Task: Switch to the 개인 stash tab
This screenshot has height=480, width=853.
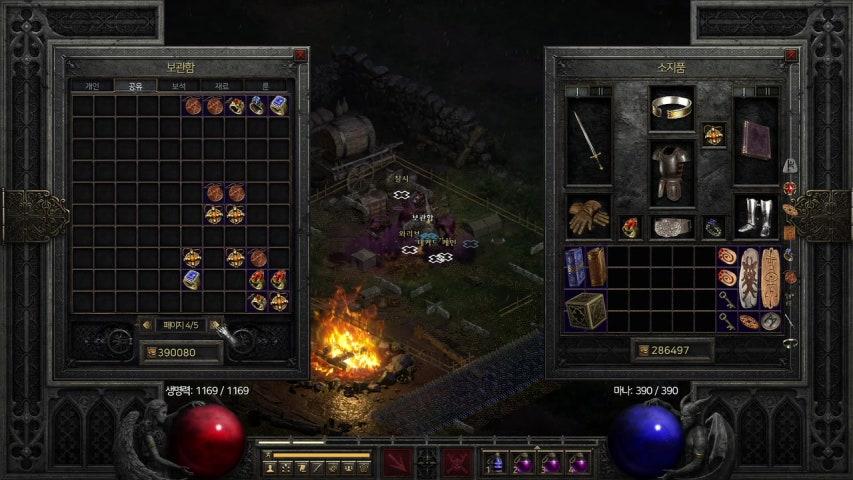Action: tap(91, 86)
